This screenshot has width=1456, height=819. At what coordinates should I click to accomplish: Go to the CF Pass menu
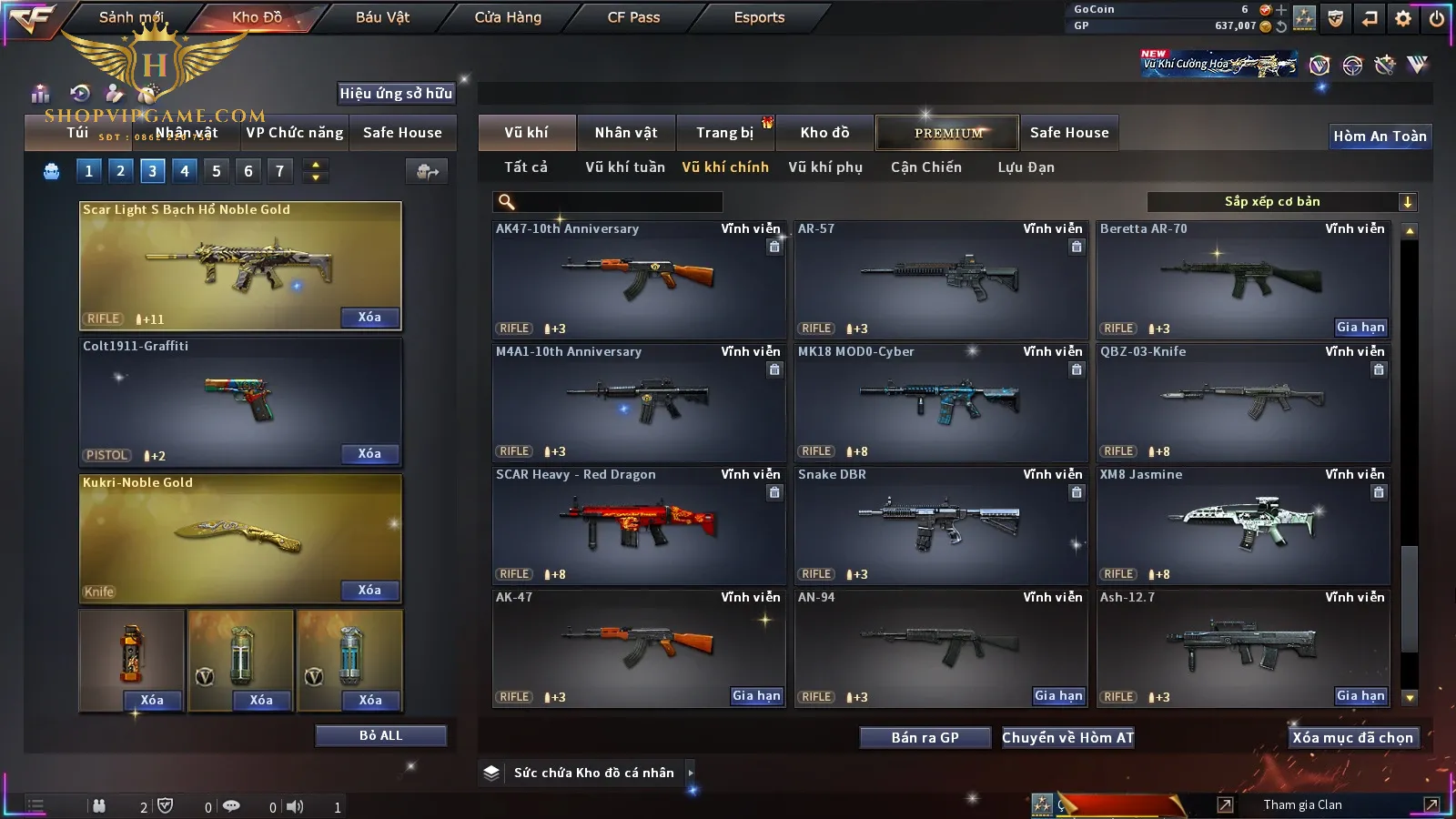pyautogui.click(x=633, y=17)
